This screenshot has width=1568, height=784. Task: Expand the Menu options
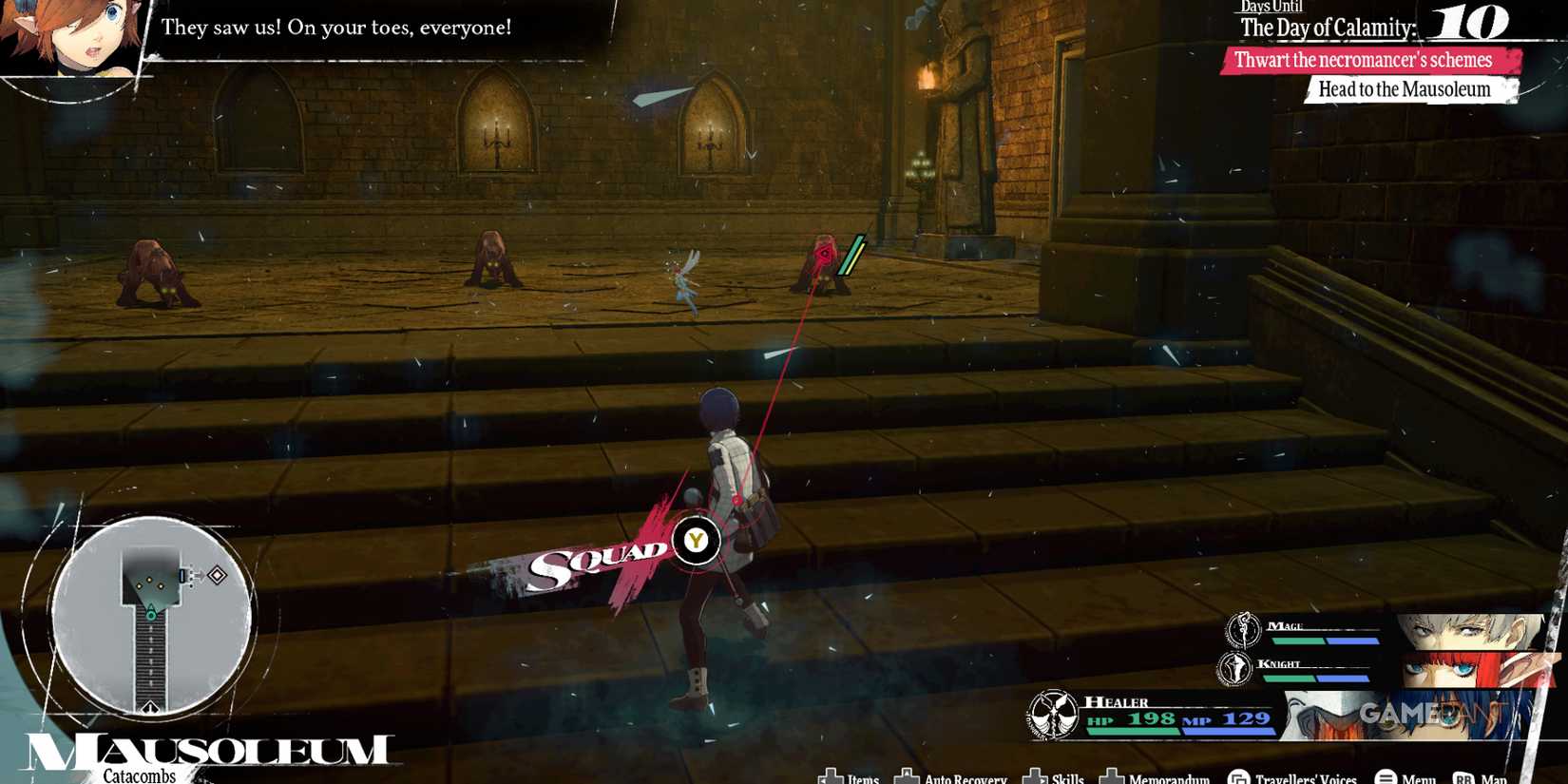tap(1386, 778)
